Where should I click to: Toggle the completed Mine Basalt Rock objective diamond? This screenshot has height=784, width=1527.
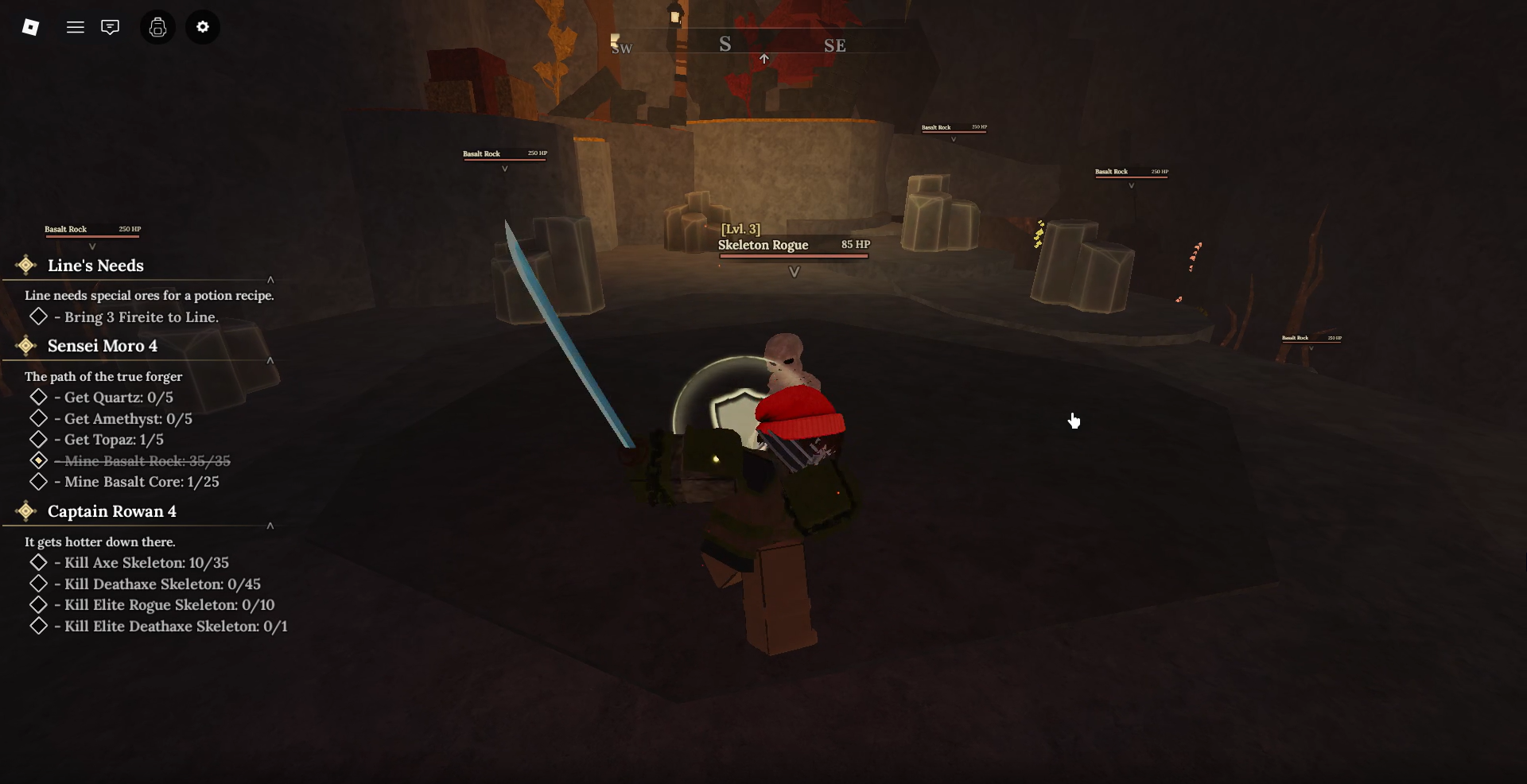tap(38, 460)
